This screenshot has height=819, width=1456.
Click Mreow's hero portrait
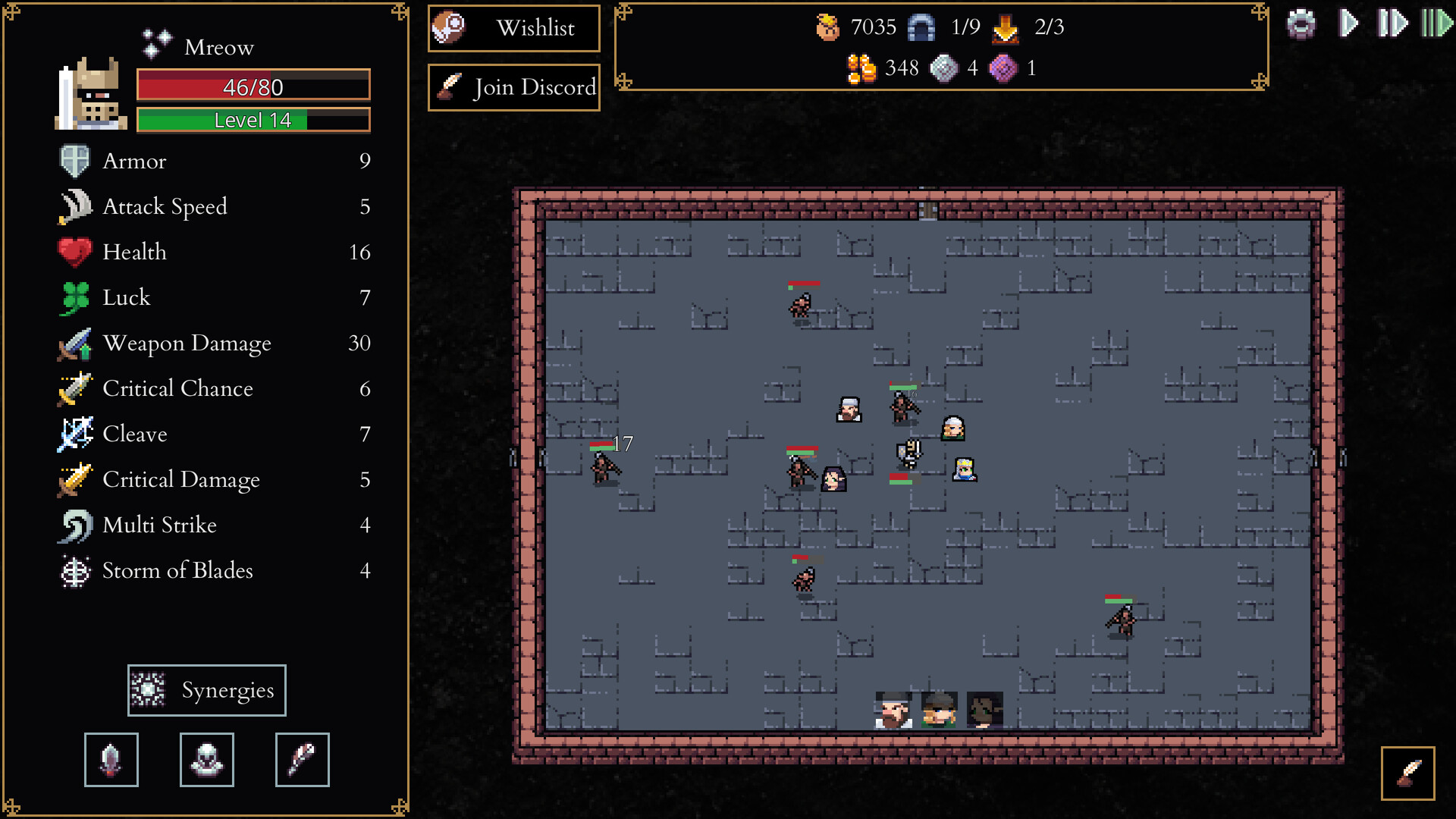click(91, 95)
